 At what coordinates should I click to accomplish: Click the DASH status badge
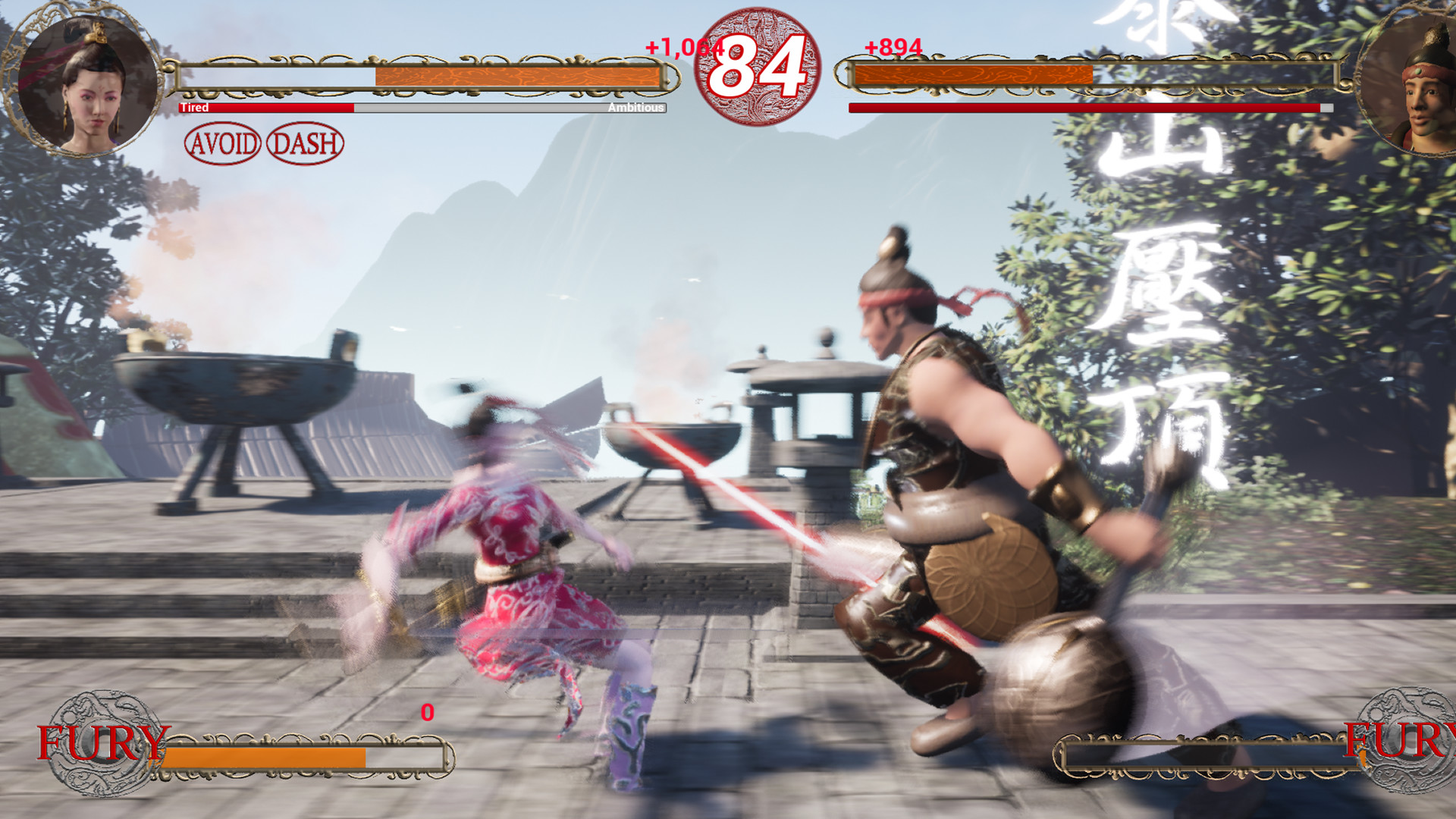[306, 143]
